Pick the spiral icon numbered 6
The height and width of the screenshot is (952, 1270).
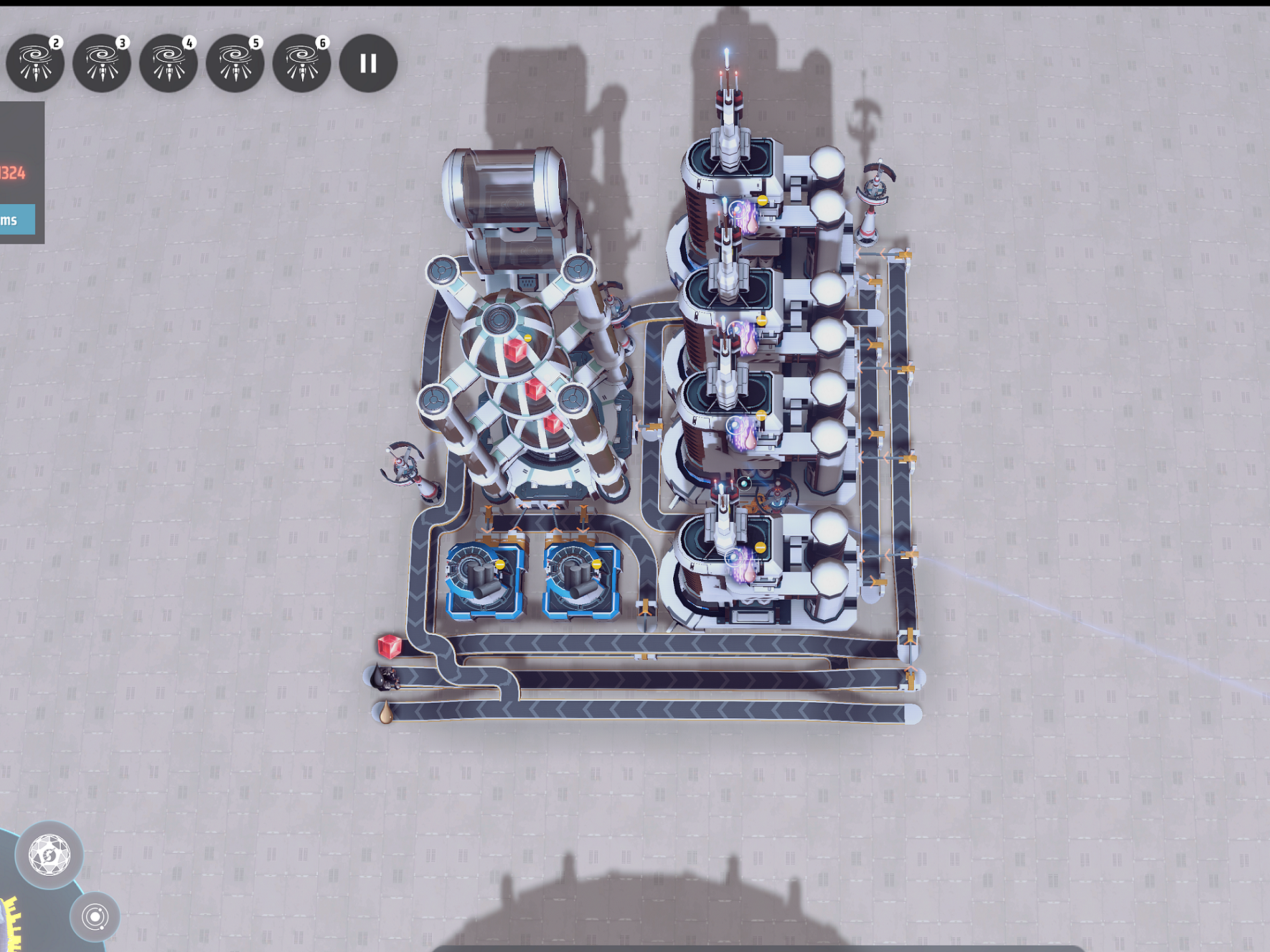[x=301, y=63]
